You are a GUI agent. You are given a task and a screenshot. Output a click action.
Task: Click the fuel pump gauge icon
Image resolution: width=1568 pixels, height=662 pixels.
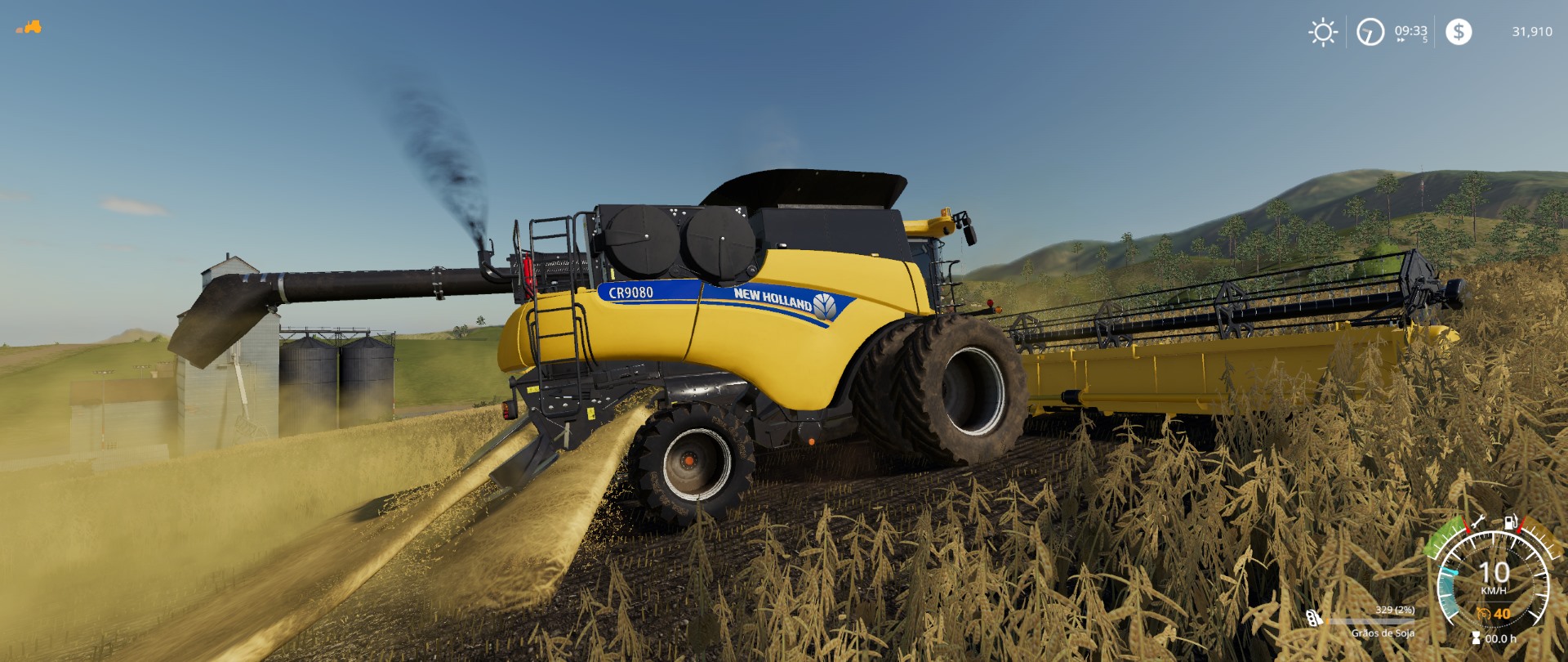(1510, 522)
